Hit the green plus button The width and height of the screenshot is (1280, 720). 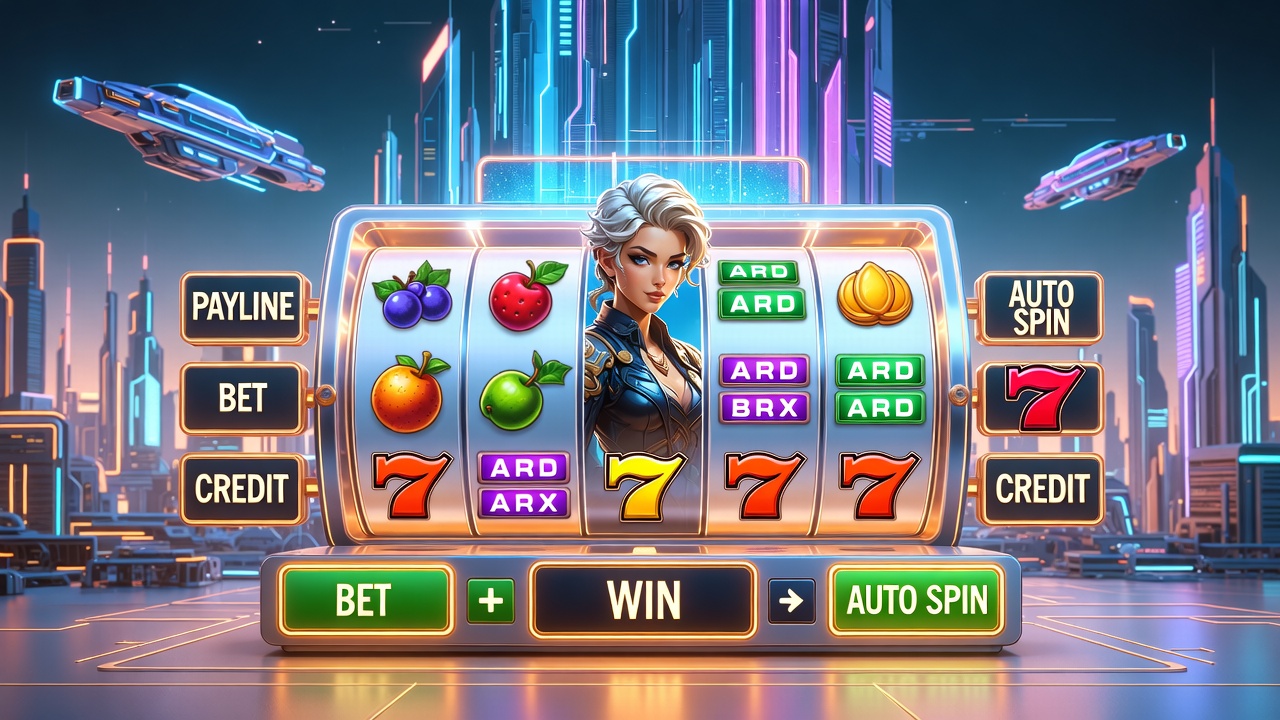(491, 601)
